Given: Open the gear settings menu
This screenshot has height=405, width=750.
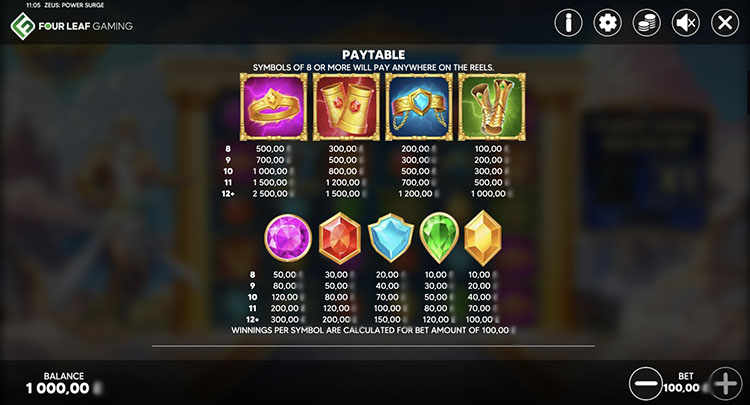Looking at the screenshot, I should [x=608, y=22].
